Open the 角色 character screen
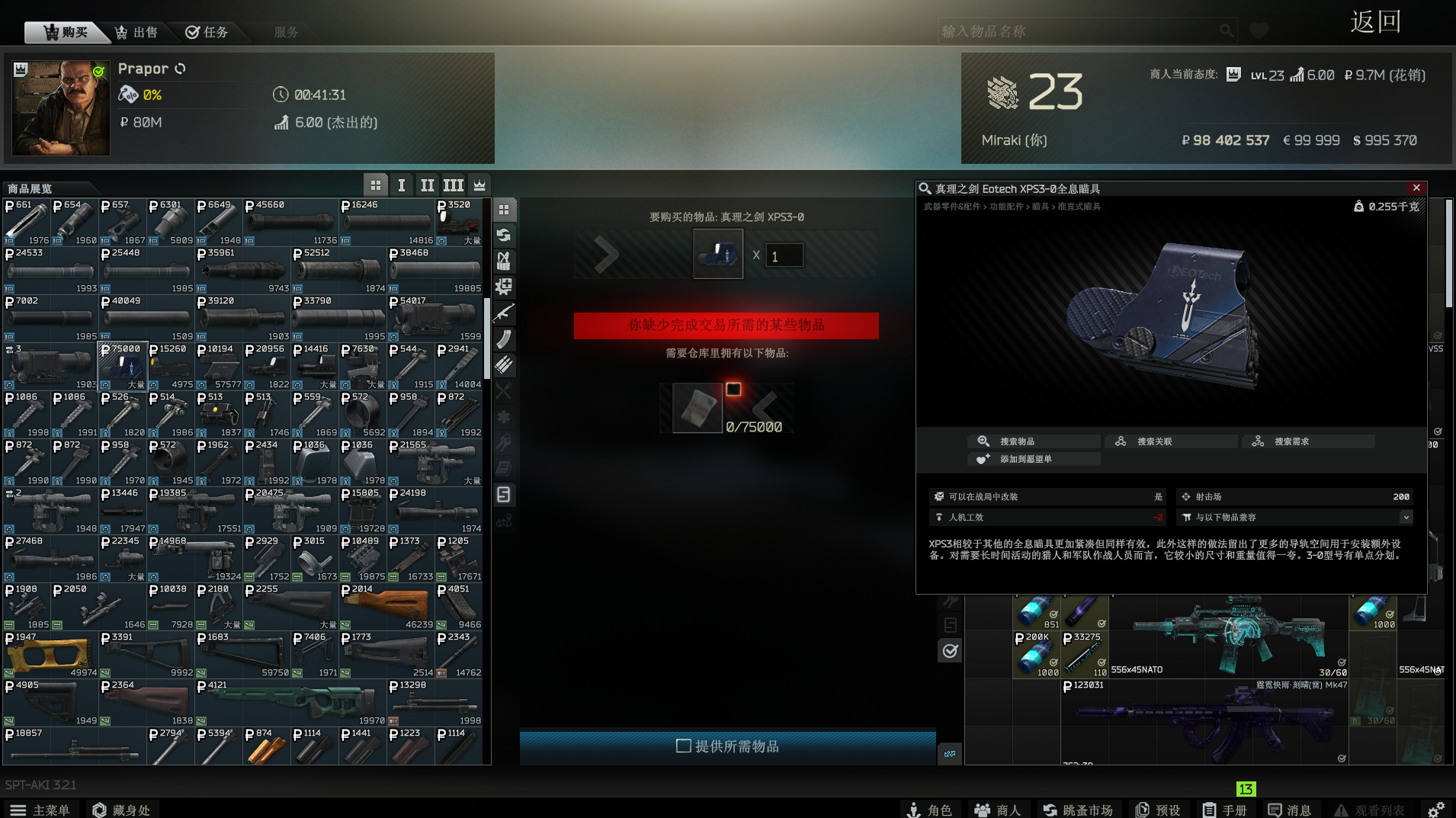The height and width of the screenshot is (818, 1456). tap(931, 810)
